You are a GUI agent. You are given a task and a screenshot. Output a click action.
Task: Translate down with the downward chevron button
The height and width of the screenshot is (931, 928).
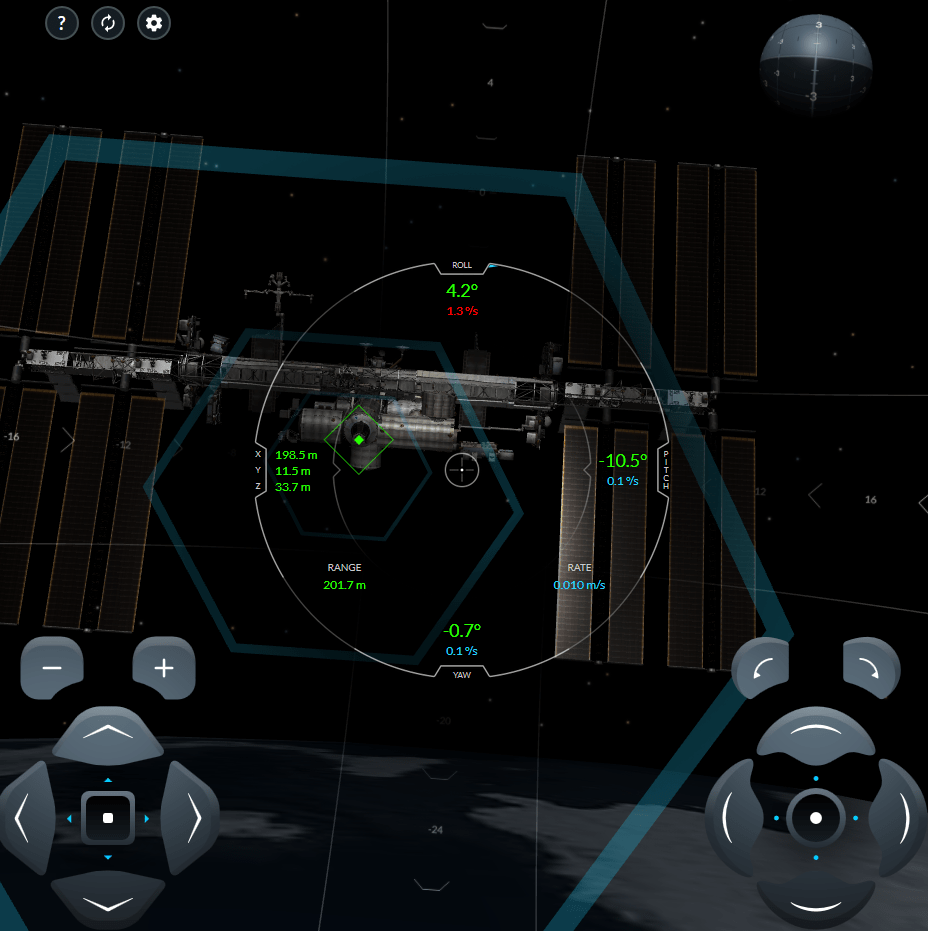[x=108, y=901]
